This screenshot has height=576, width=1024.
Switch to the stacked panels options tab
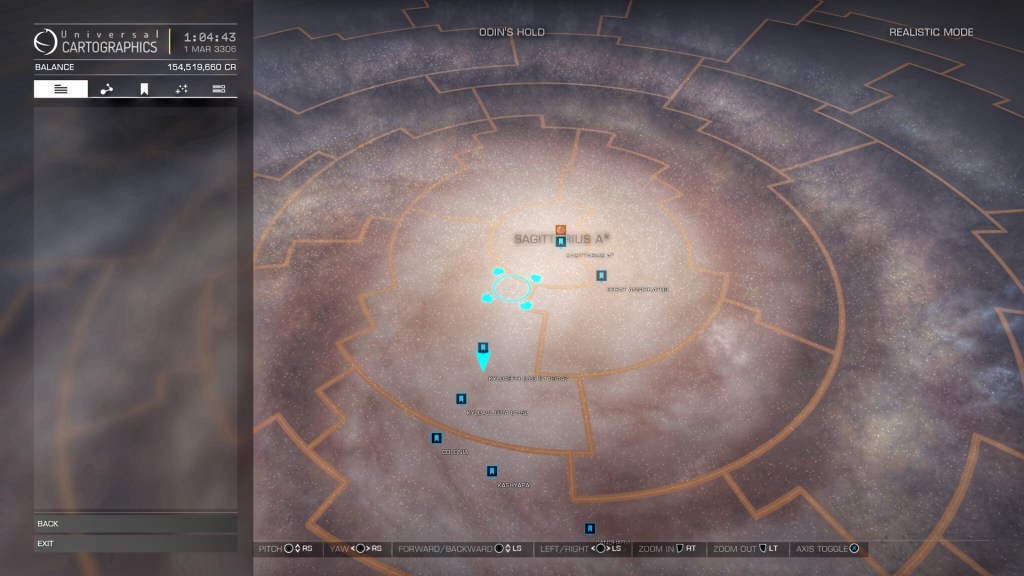[x=218, y=89]
